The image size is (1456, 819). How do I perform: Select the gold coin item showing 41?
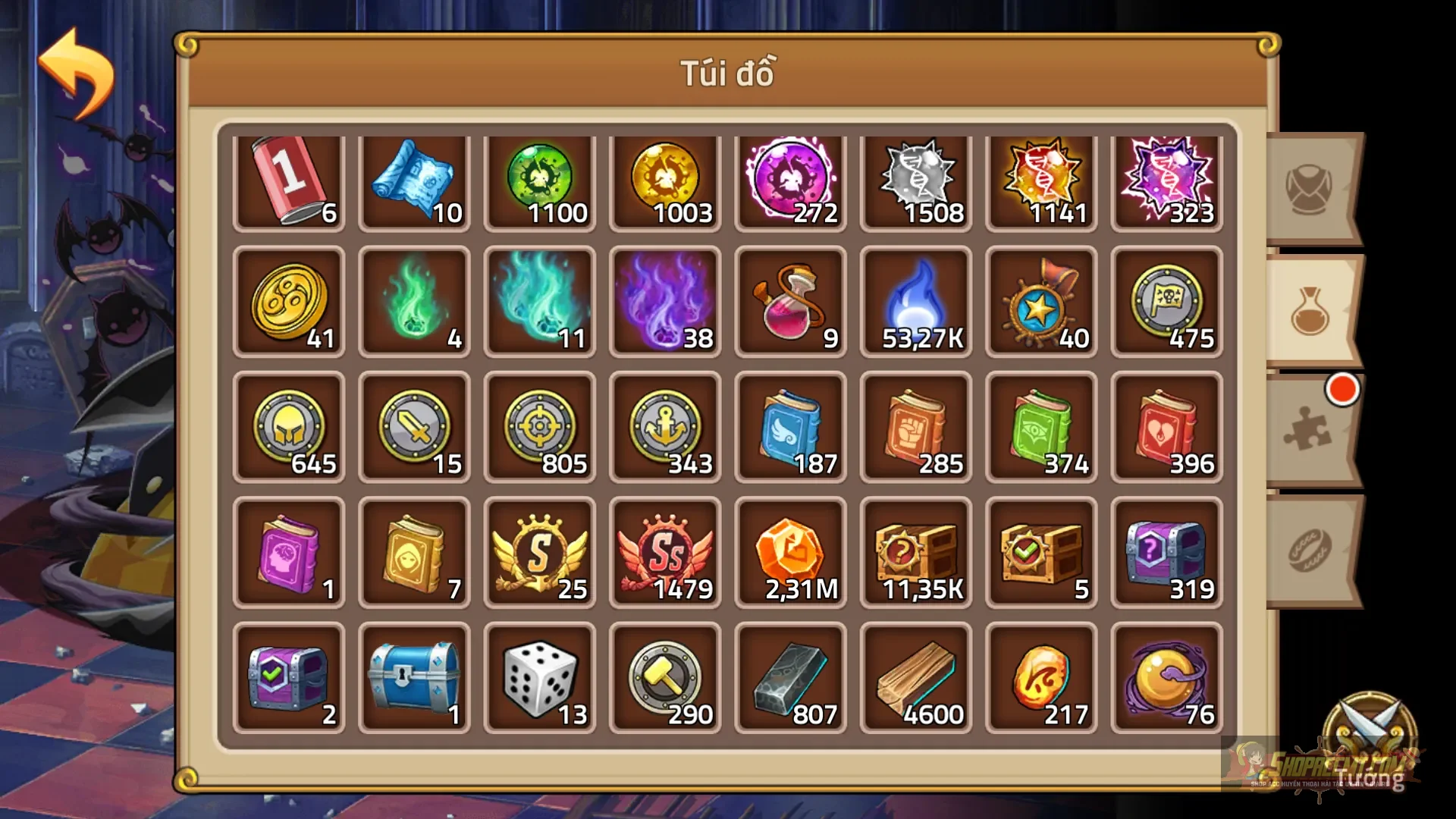click(290, 303)
